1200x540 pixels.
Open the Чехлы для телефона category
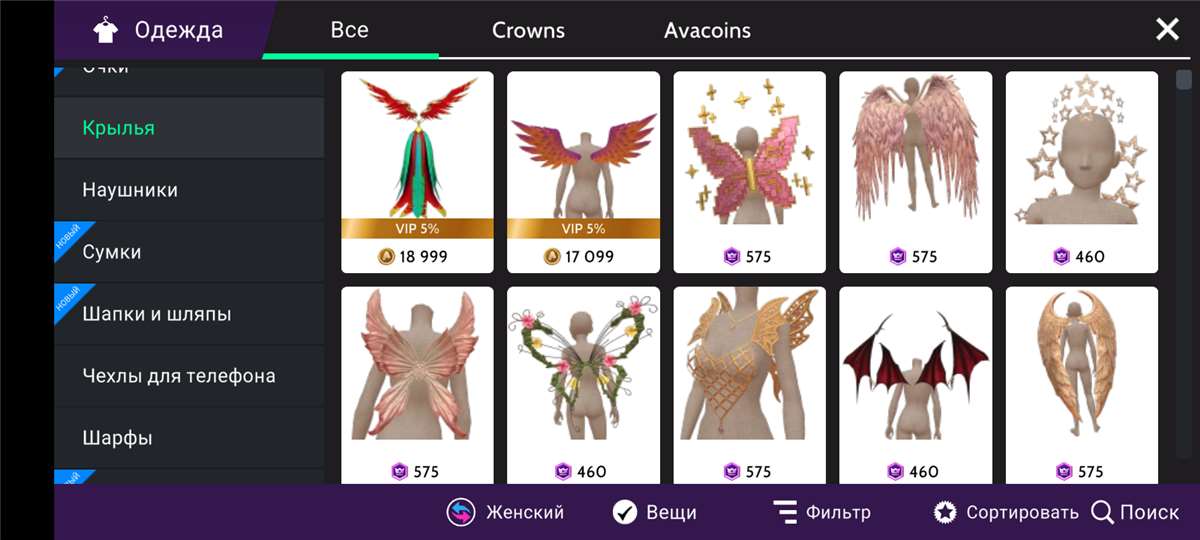(x=179, y=376)
